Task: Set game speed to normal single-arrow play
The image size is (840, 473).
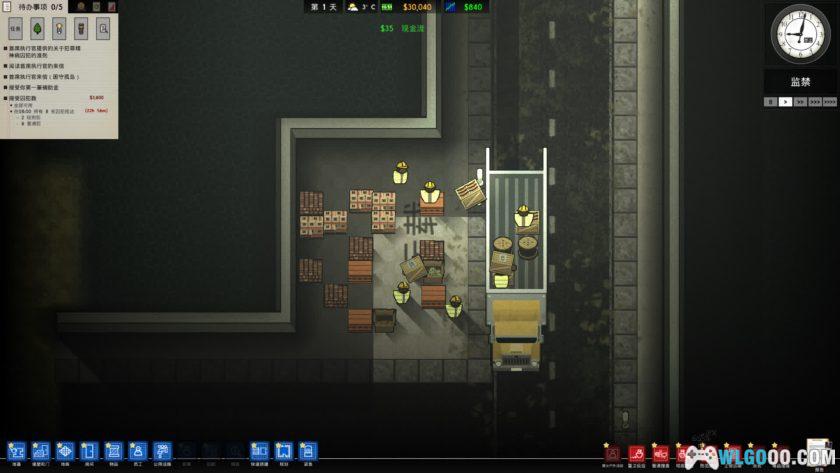Action: (785, 101)
